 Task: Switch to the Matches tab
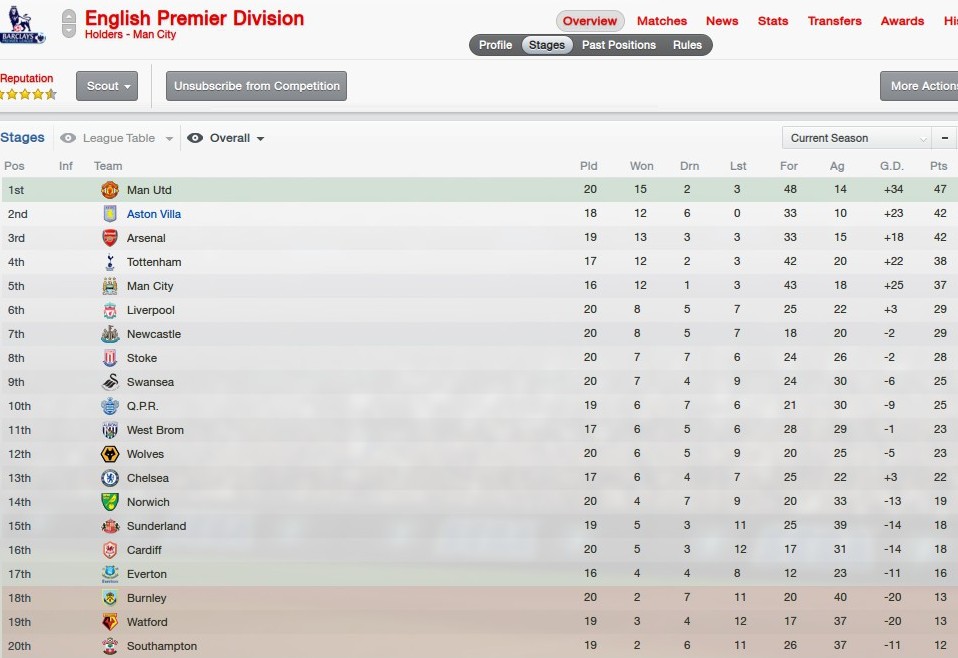[661, 21]
